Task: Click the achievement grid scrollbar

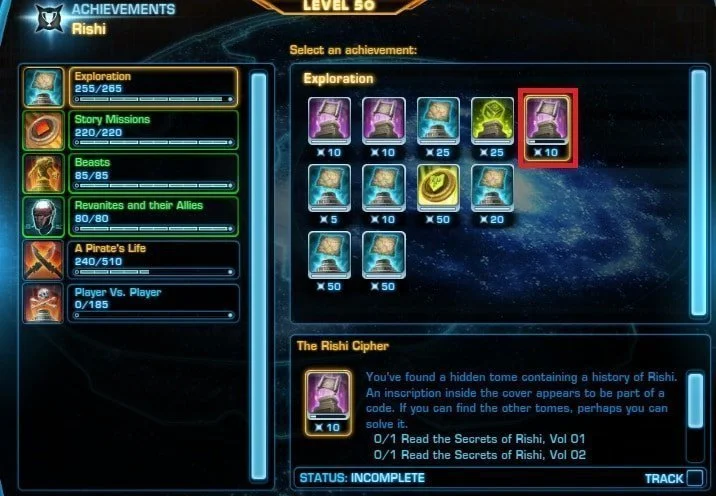Action: point(698,190)
